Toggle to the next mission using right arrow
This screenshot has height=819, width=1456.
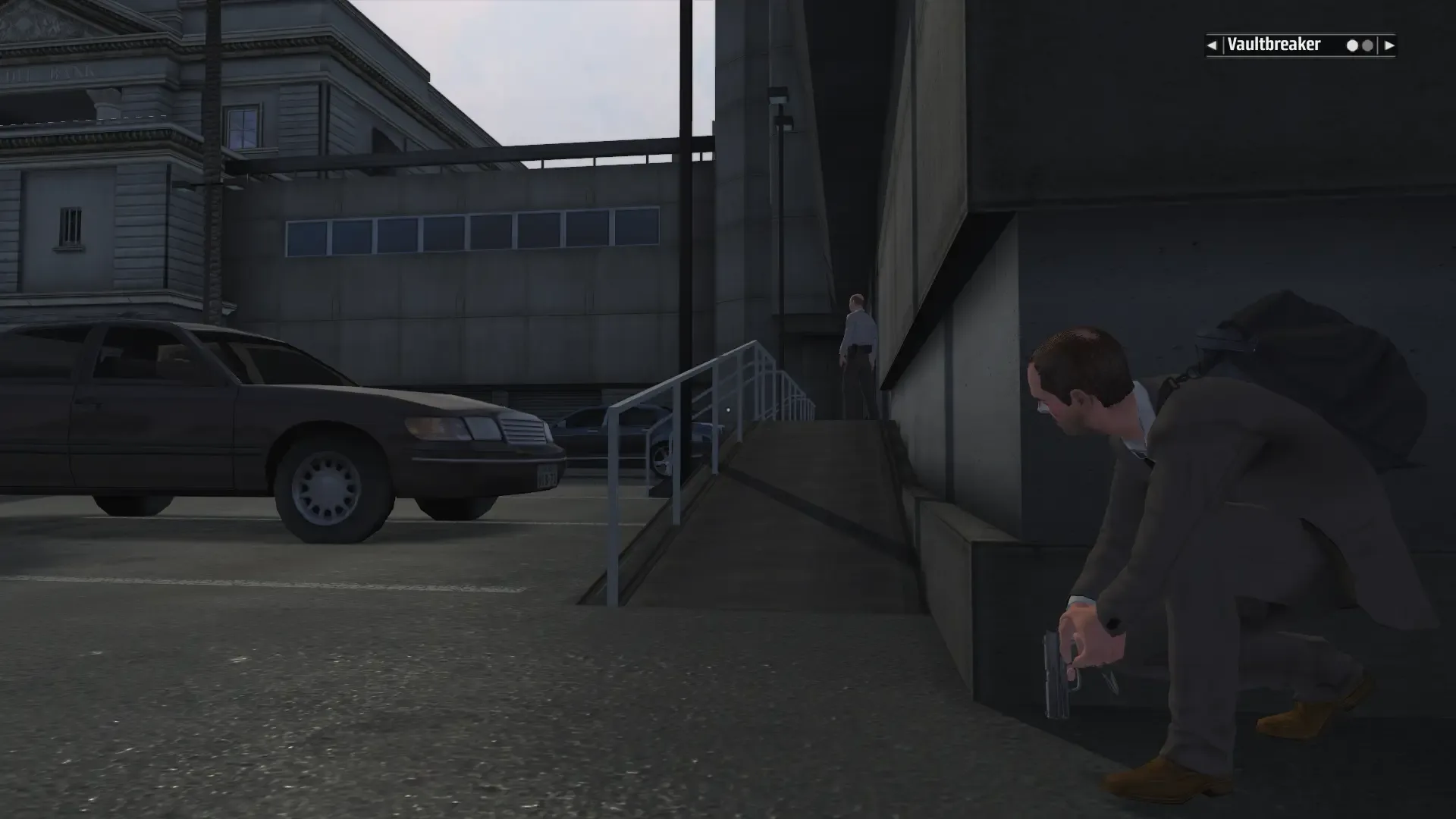[x=1389, y=45]
